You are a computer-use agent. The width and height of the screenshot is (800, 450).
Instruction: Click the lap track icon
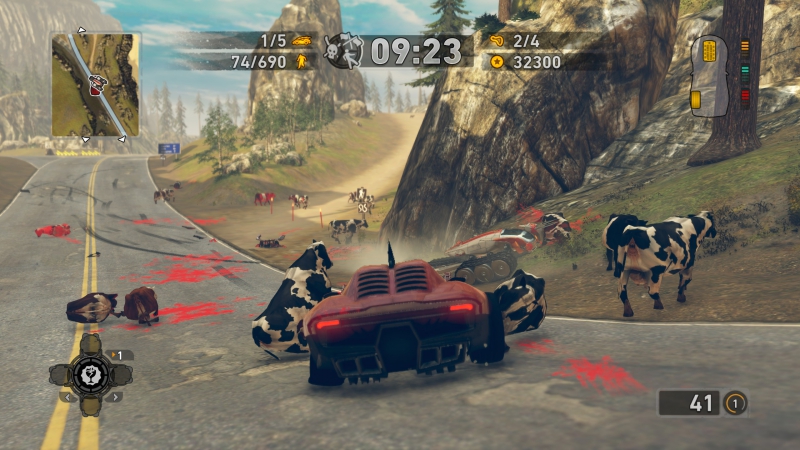pyautogui.click(x=495, y=42)
